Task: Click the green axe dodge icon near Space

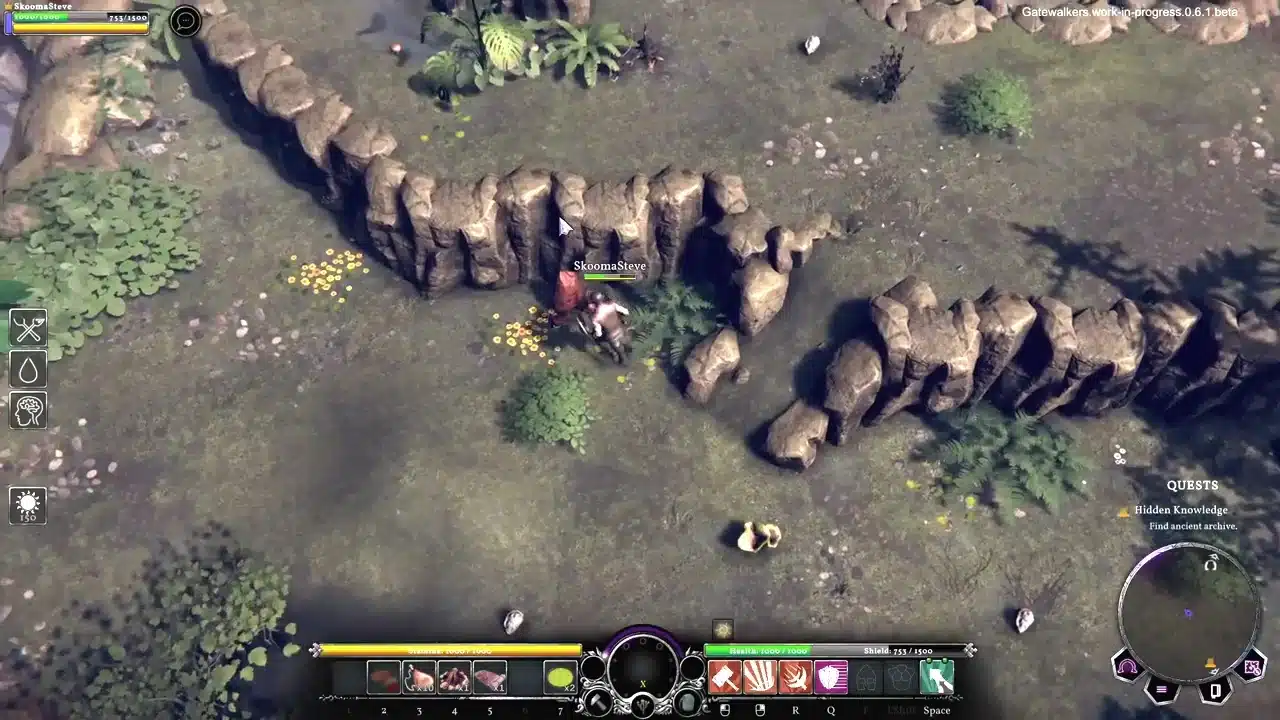Action: click(937, 677)
